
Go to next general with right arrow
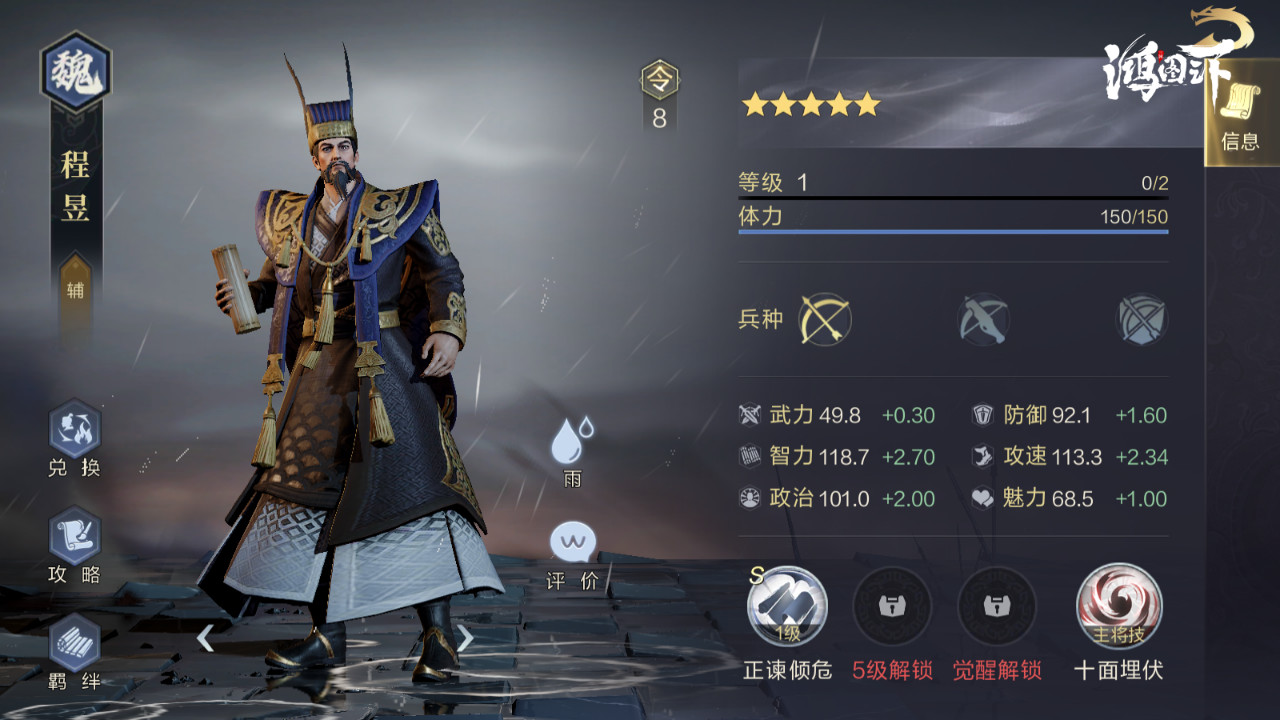click(x=465, y=638)
